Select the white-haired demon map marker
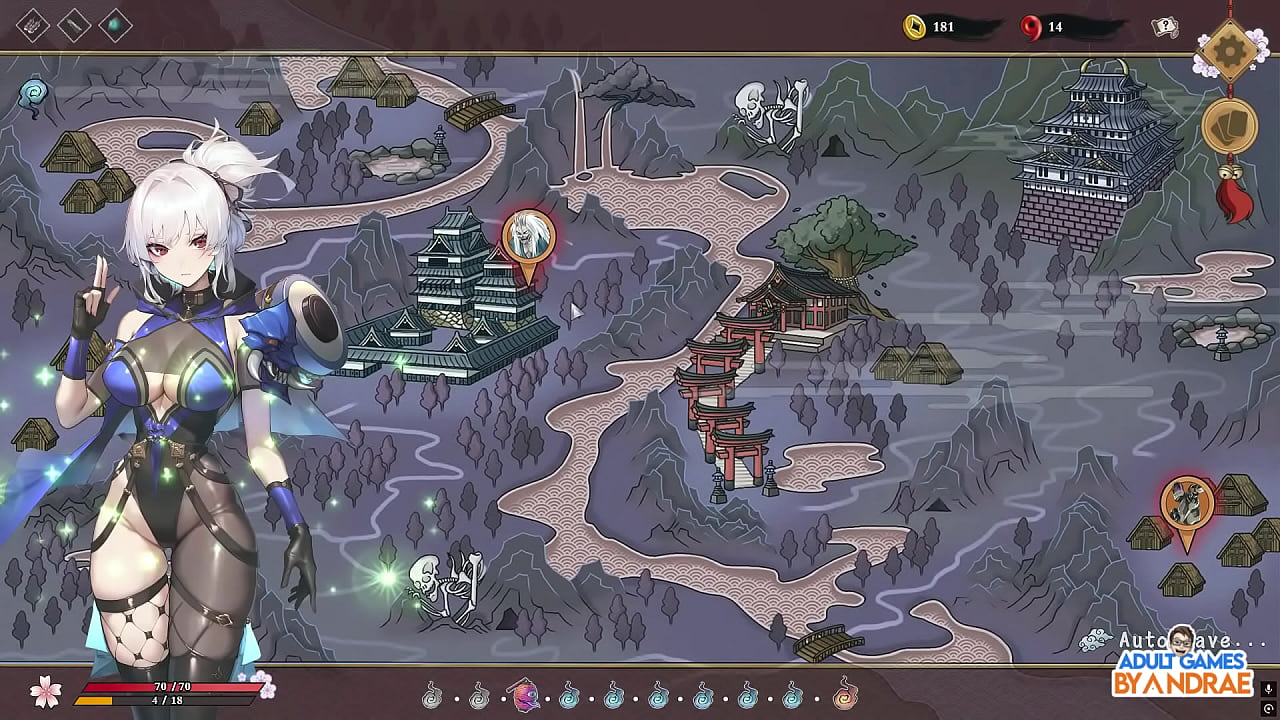This screenshot has width=1280, height=720. tap(528, 238)
